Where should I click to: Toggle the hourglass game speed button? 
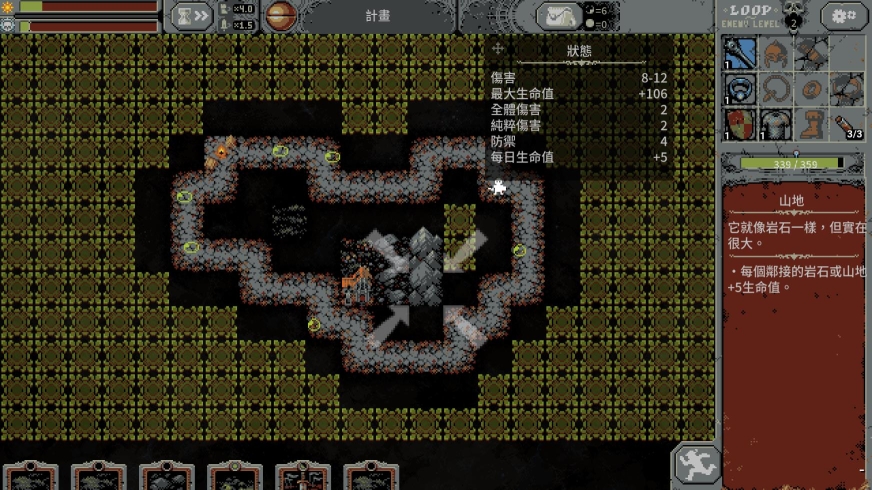point(189,16)
